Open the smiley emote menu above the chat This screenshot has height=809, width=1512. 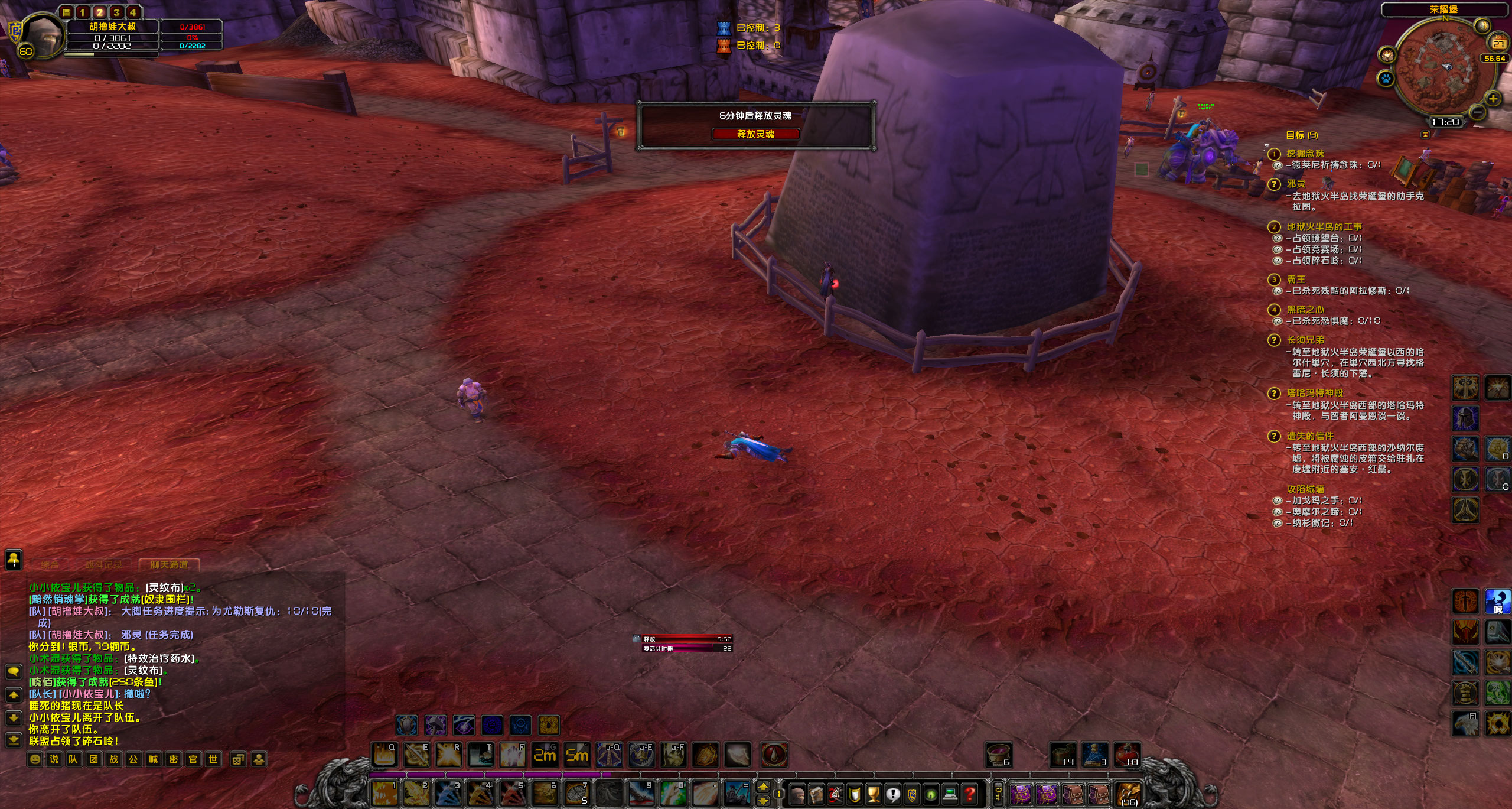pos(35,759)
